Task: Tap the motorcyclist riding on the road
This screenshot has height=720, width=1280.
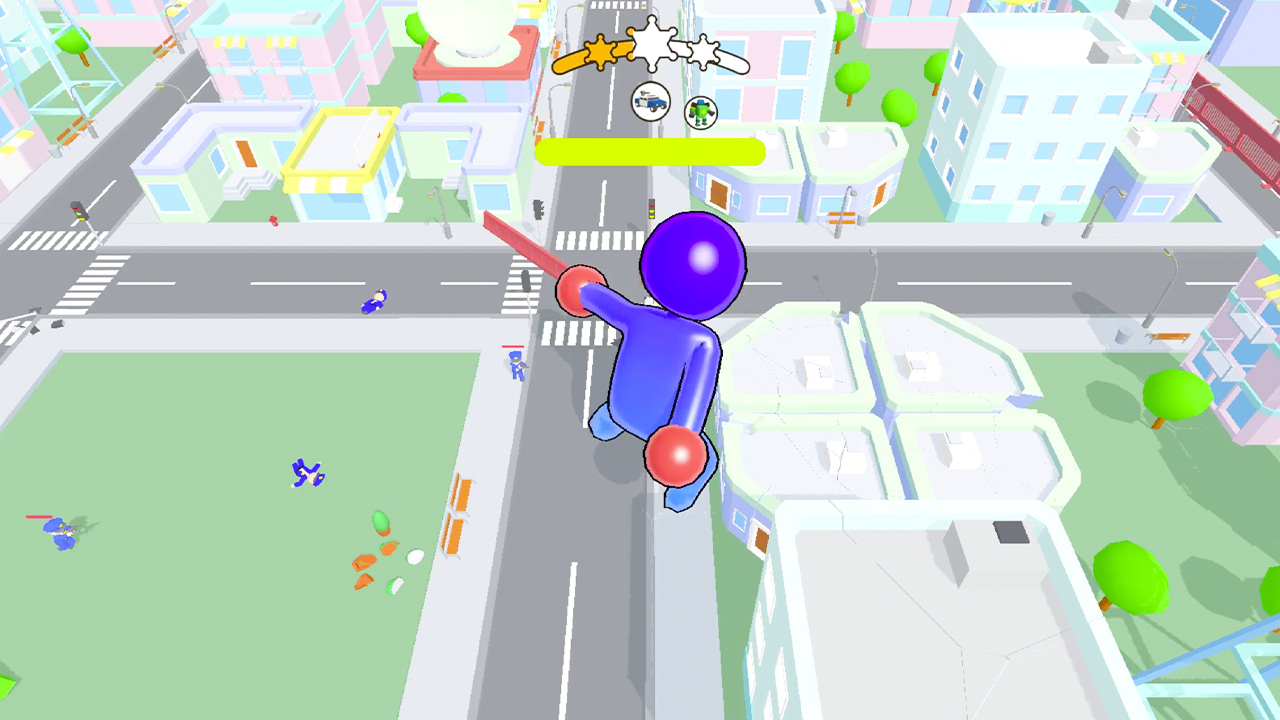Action: (x=372, y=300)
